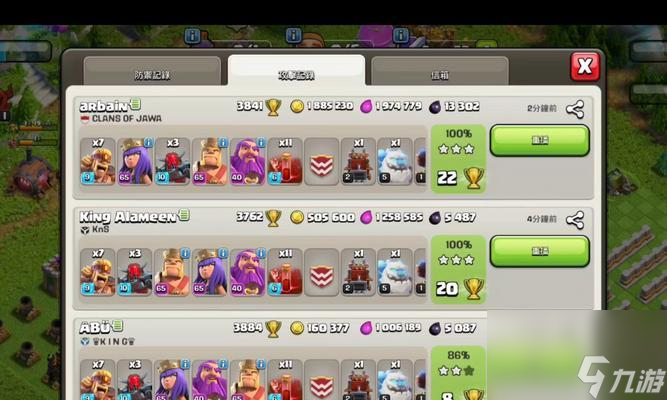Viewport: 667px width, 400px height.
Task: Share the King Alameen battle record
Action: coord(575,219)
